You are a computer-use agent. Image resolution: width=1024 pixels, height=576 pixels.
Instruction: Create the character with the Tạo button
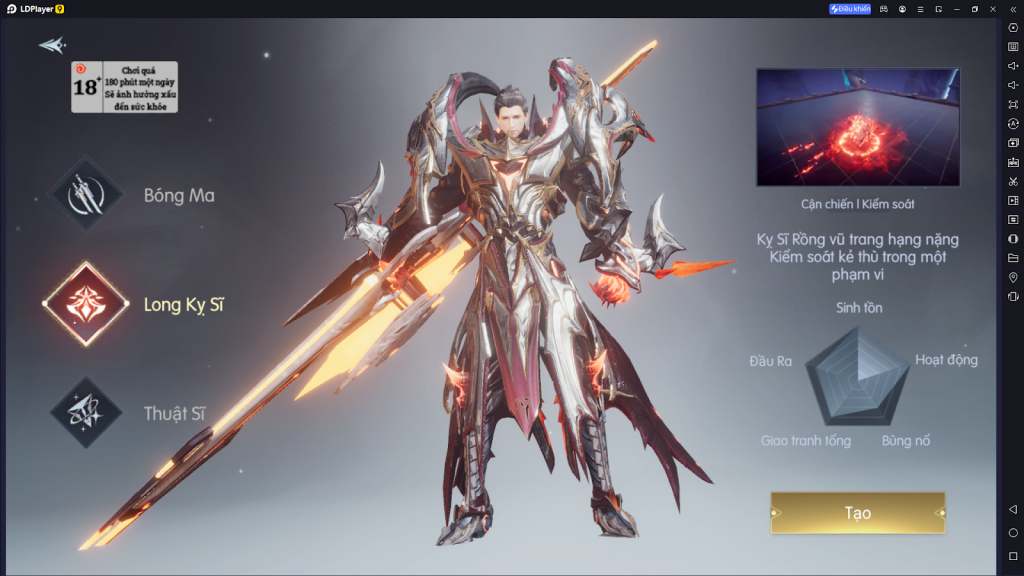click(x=857, y=513)
